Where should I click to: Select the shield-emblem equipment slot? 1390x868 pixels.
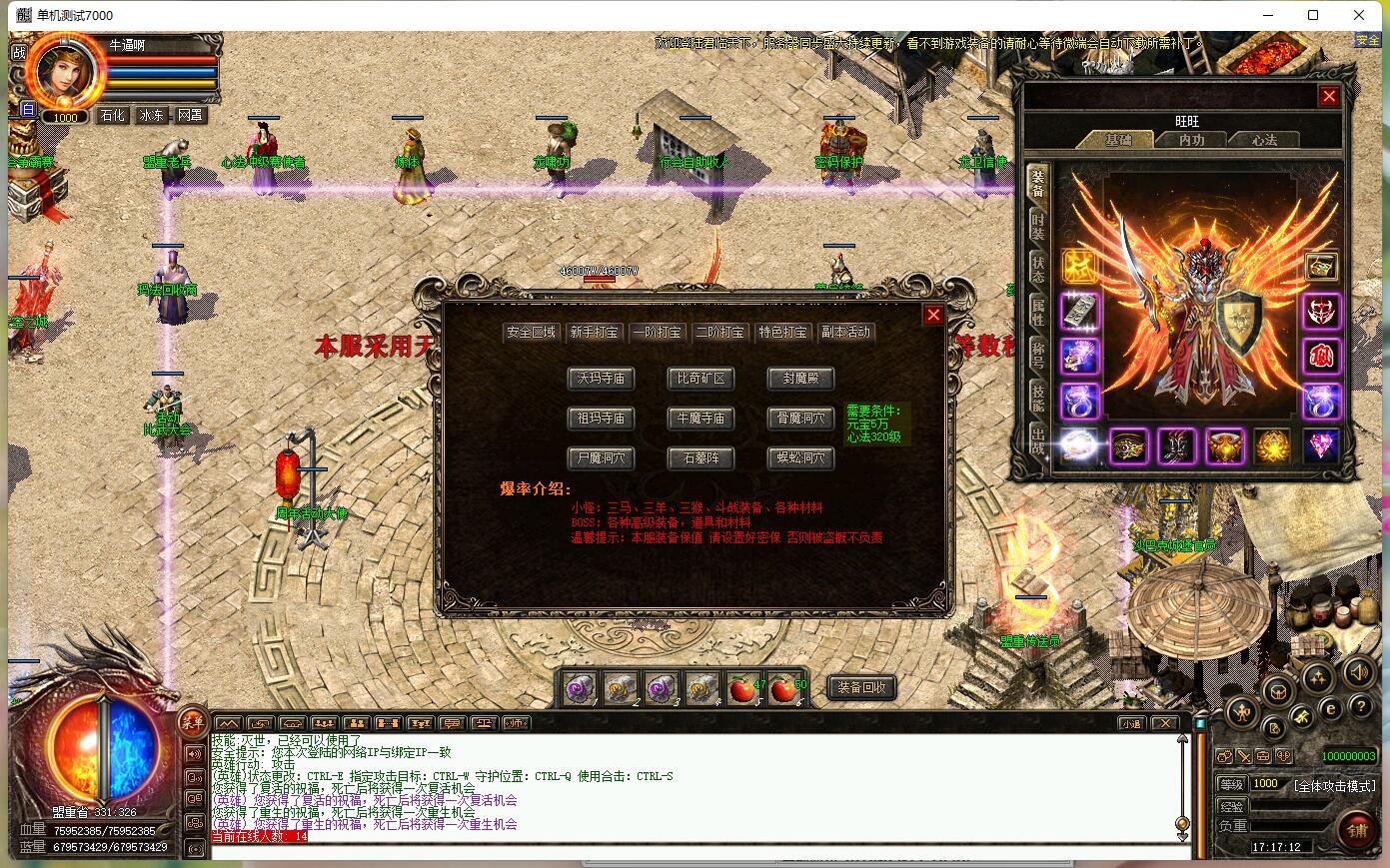pyautogui.click(x=1225, y=446)
